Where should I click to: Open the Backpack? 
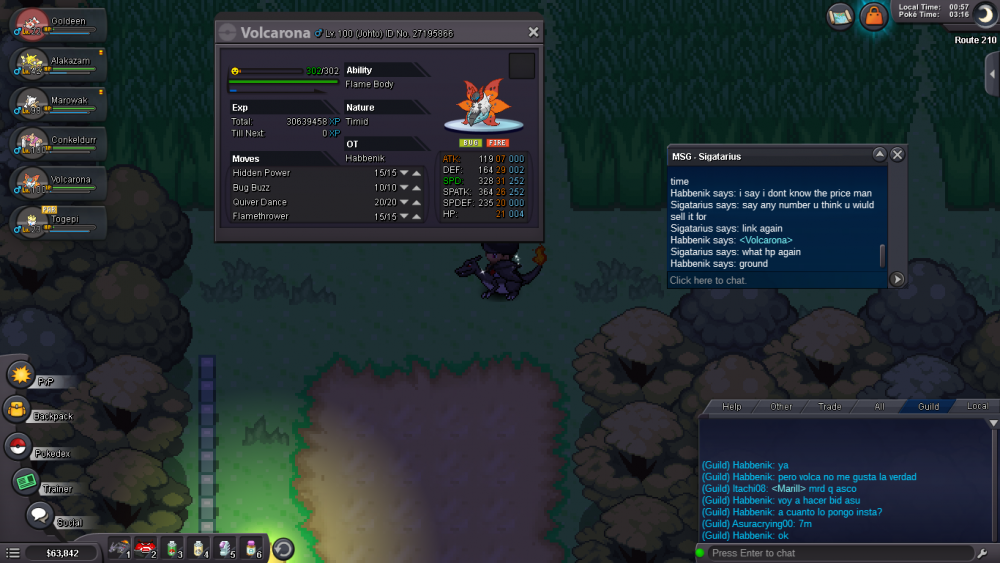[x=18, y=409]
